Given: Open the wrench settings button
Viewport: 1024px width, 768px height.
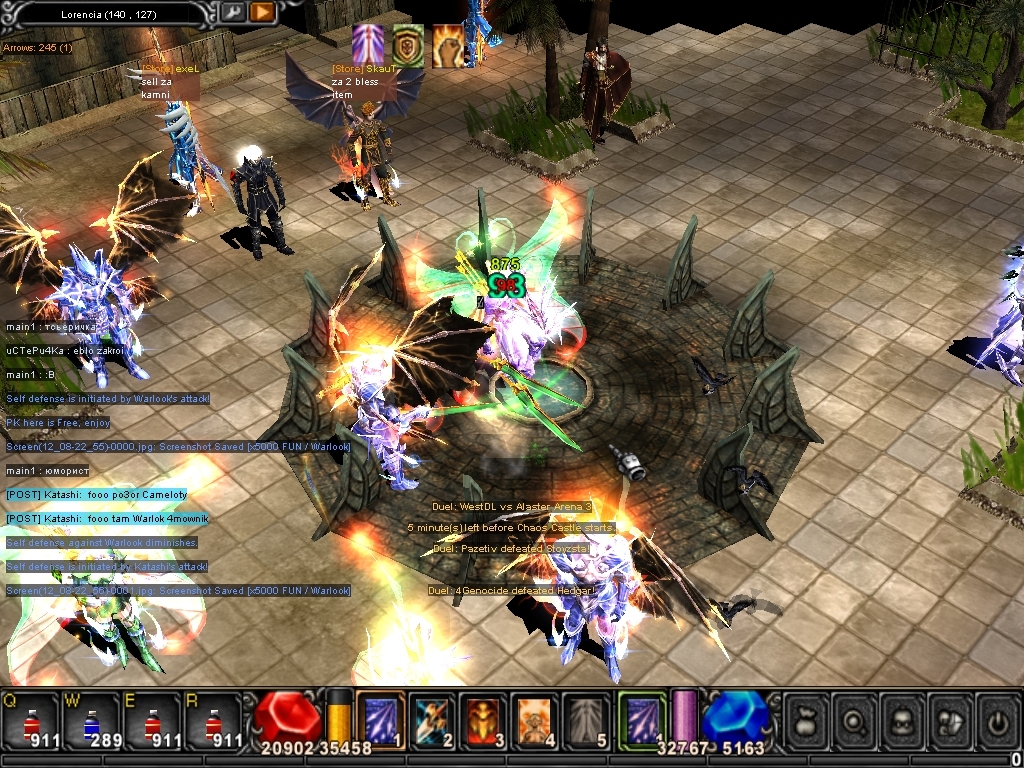Looking at the screenshot, I should click(x=232, y=13).
